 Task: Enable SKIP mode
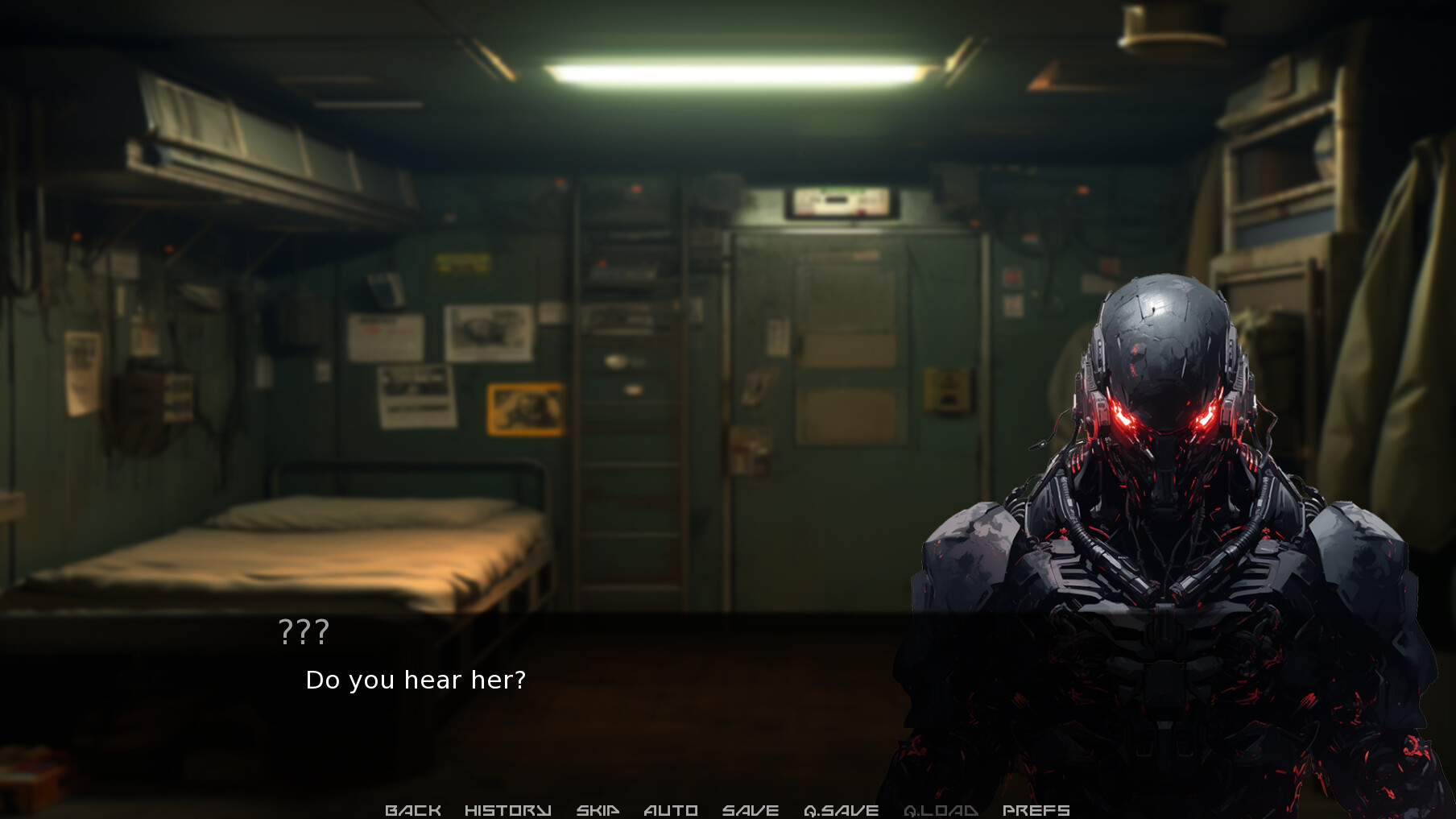(596, 809)
